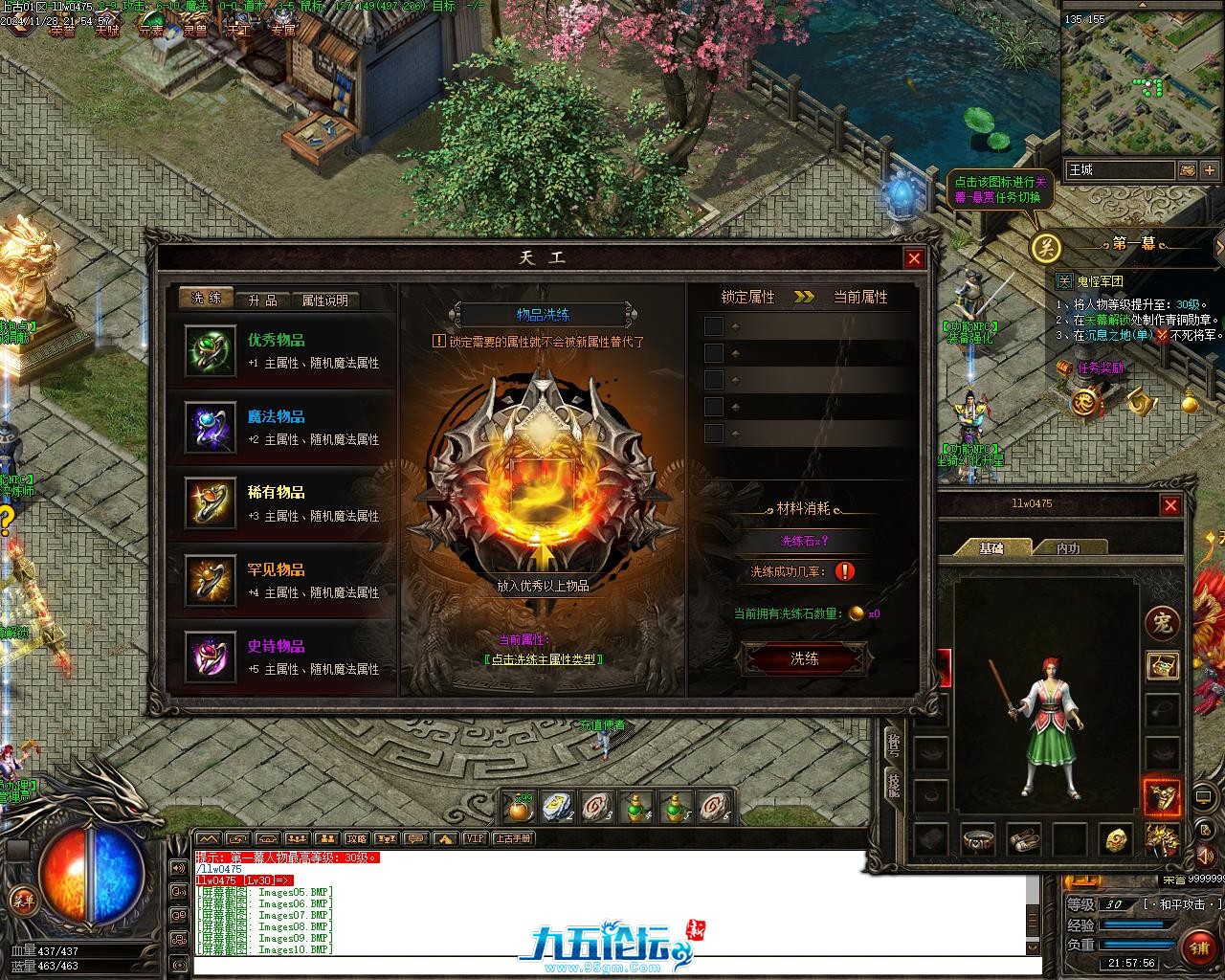Viewport: 1225px width, 980px height.
Task: Open the VIP button above chat
Action: tap(474, 838)
